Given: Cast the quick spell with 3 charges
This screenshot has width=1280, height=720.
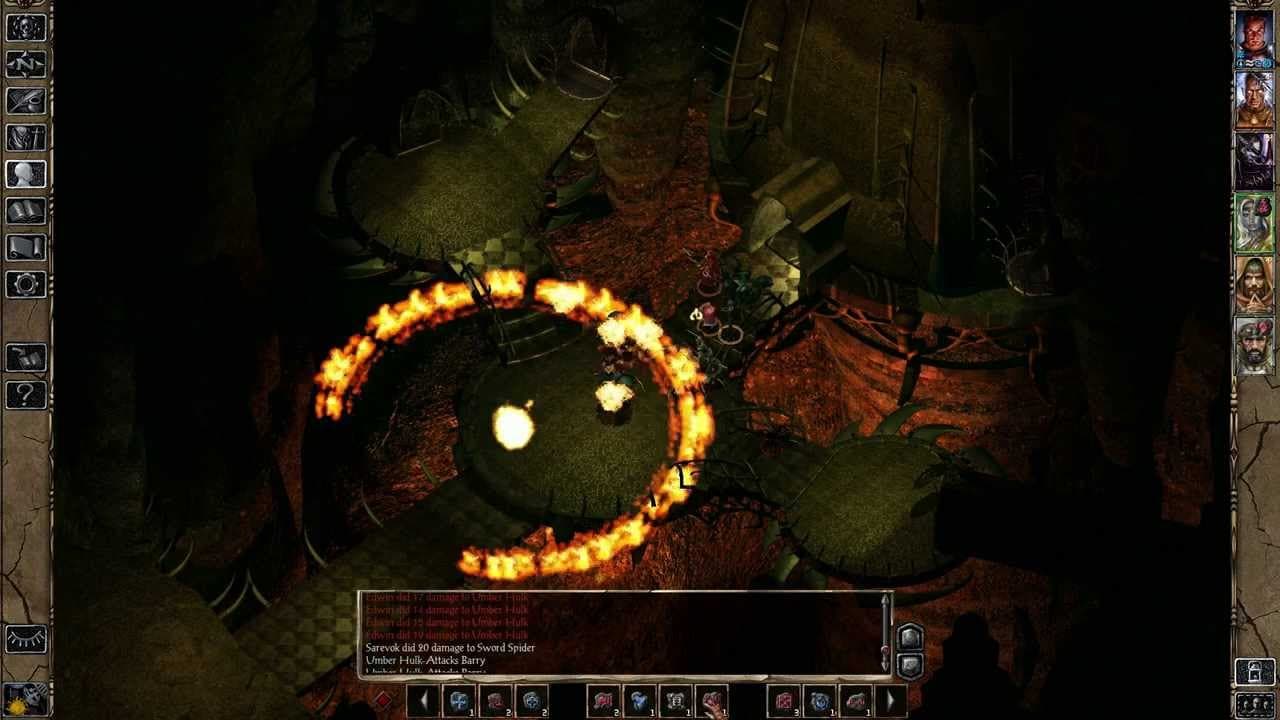Looking at the screenshot, I should [783, 701].
